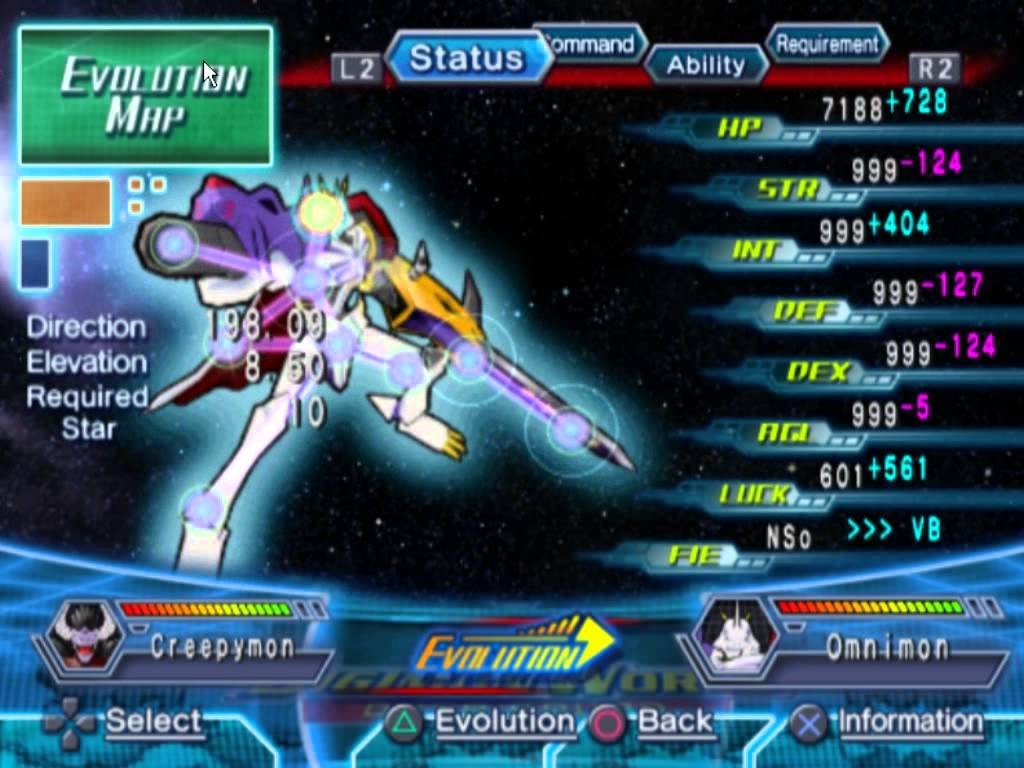Image resolution: width=1024 pixels, height=768 pixels.
Task: Open the Evolution Map panel
Action: pyautogui.click(x=146, y=96)
